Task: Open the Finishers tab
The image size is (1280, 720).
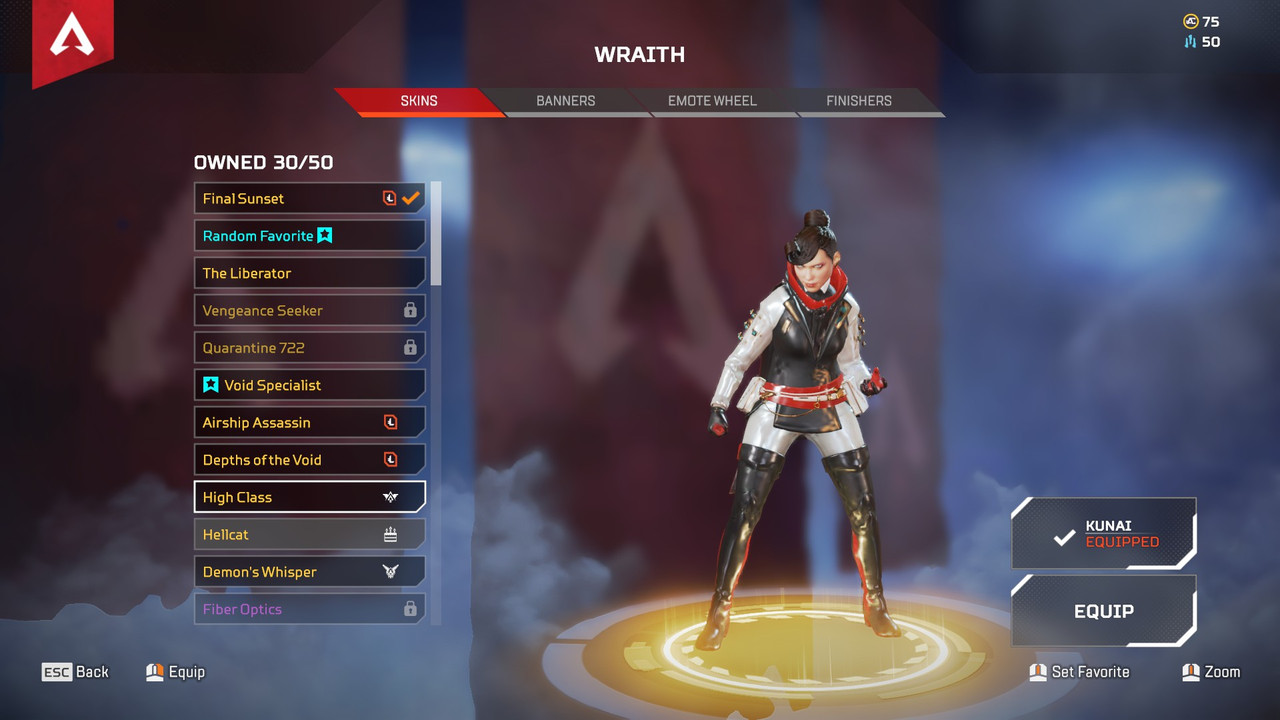Action: click(x=858, y=101)
